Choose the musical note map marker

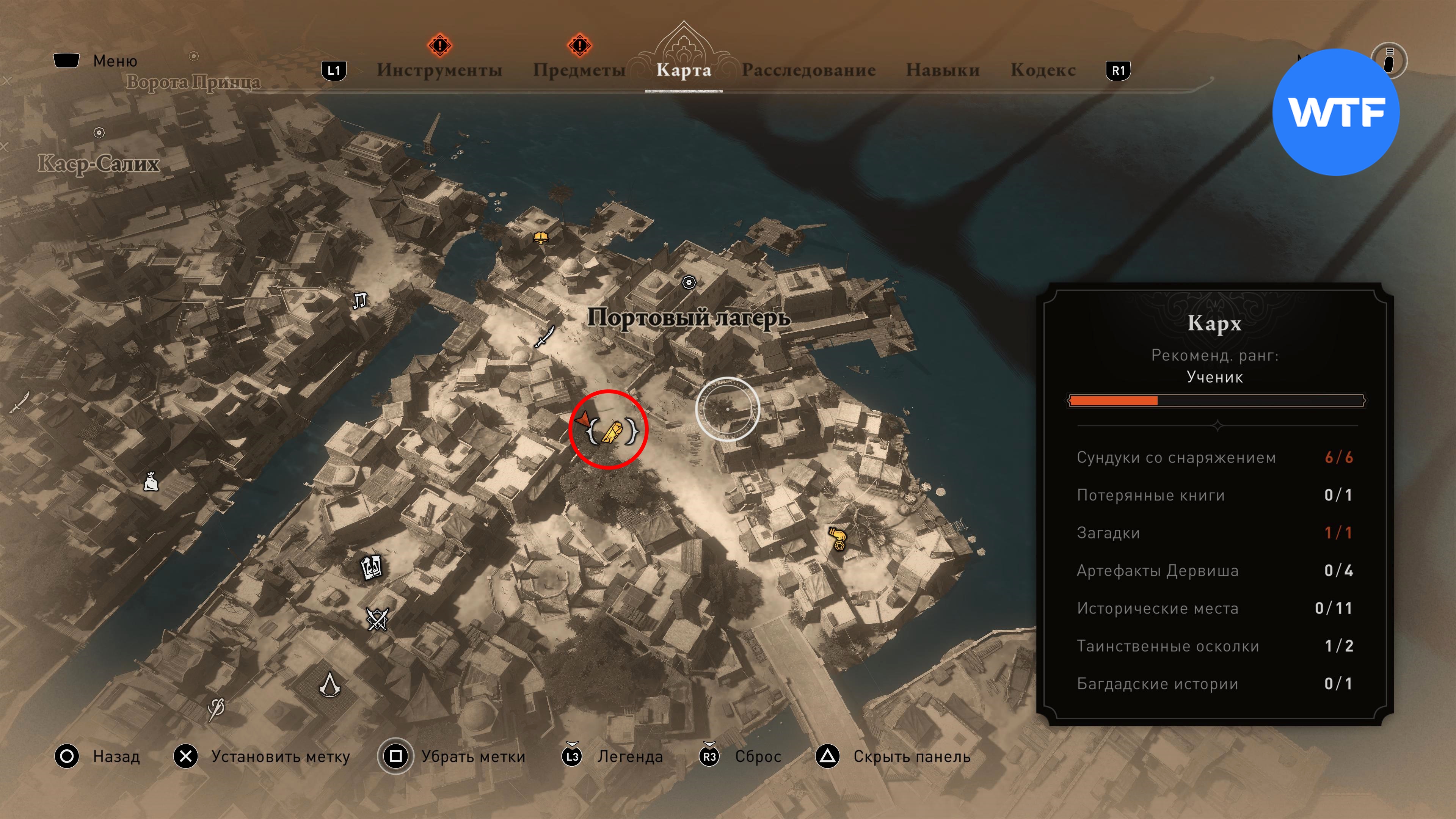[x=359, y=300]
